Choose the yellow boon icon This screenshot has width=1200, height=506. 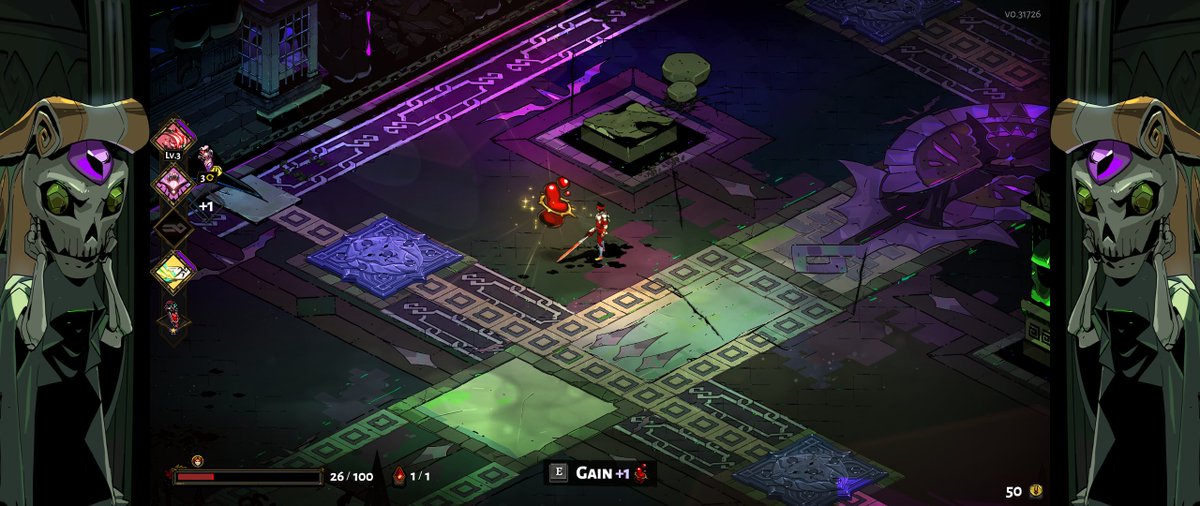point(171,270)
